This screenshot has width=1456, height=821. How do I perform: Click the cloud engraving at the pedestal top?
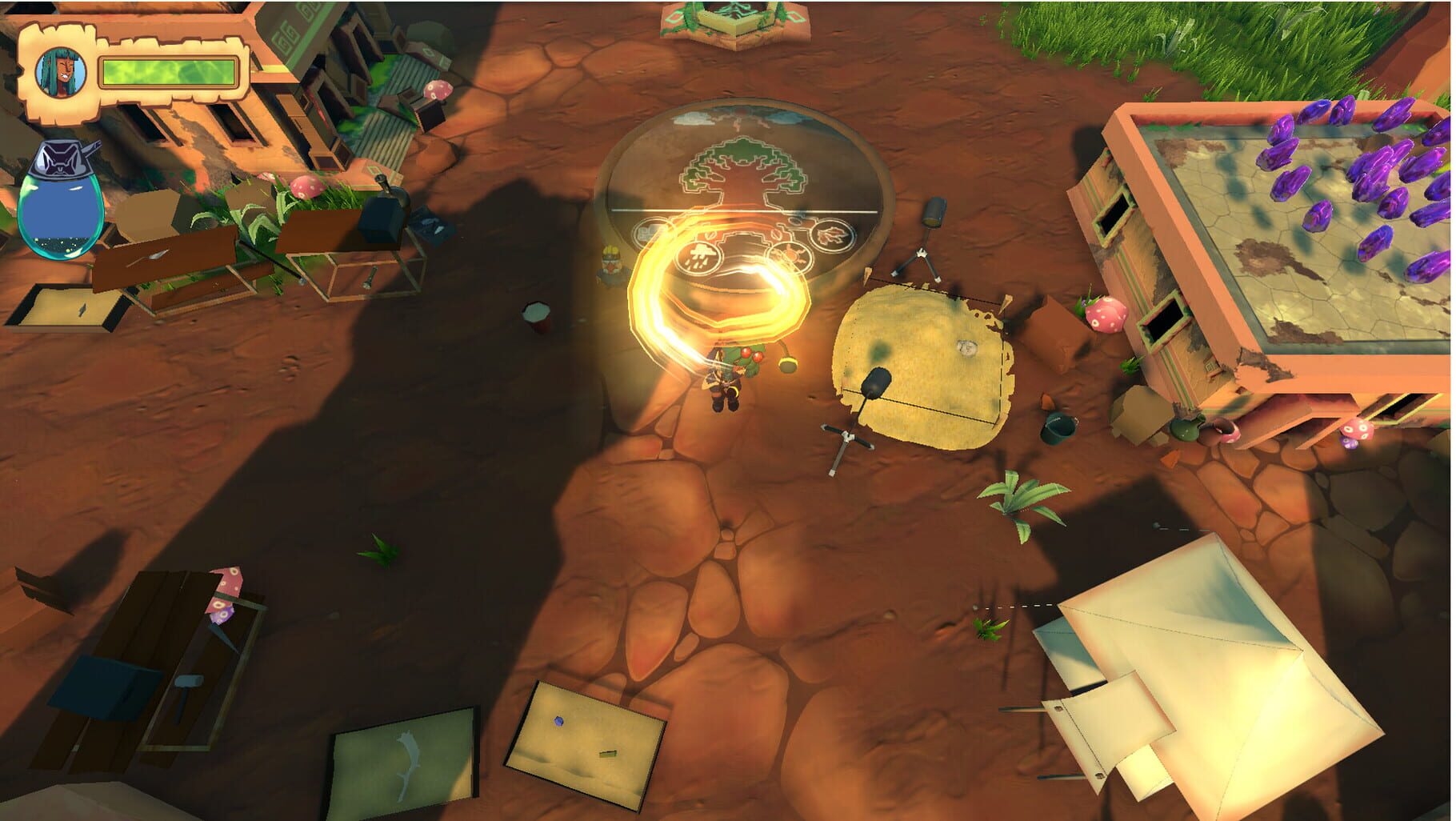691,120
